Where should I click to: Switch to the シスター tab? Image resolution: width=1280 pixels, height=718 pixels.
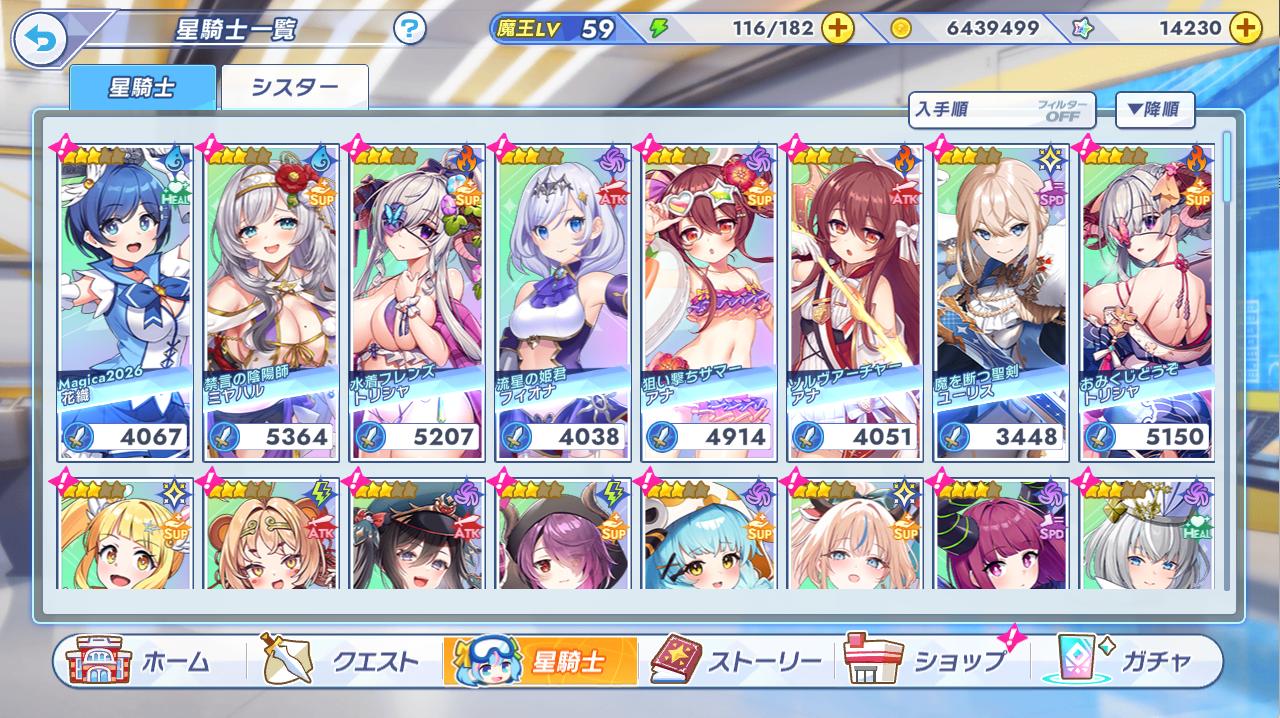294,87
